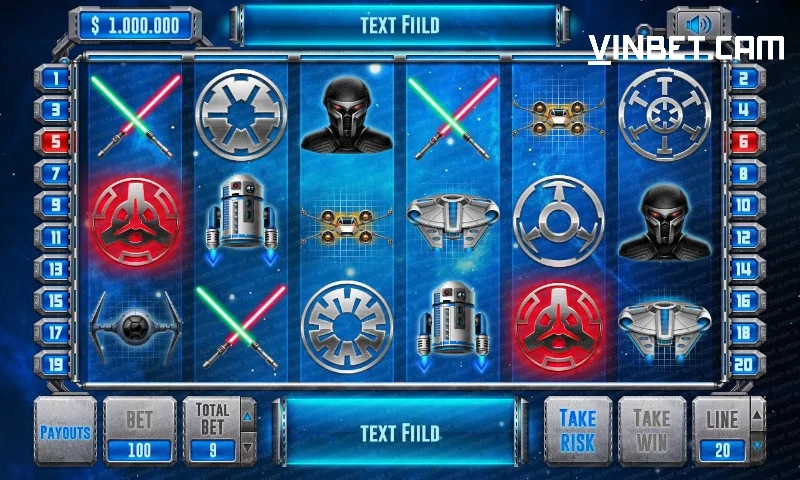
Task: Show payline number 14
Action: (743, 269)
